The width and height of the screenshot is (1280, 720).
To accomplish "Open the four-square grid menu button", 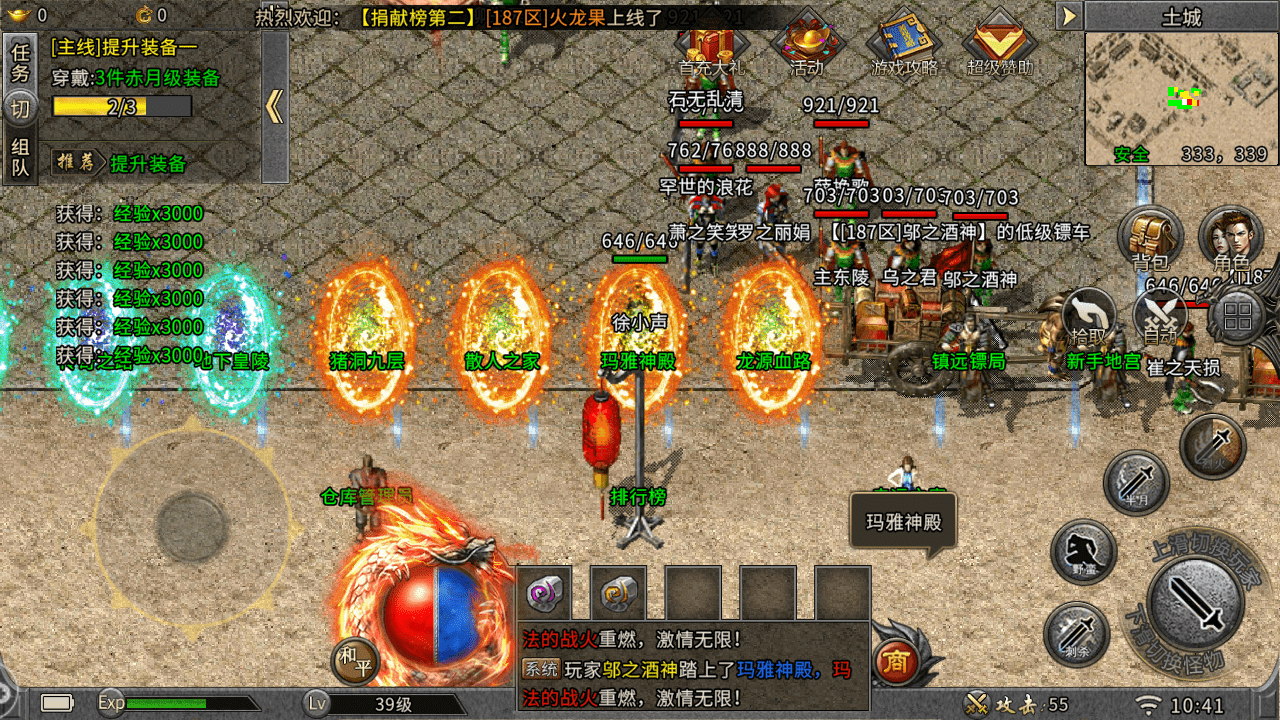I will coord(1238,318).
